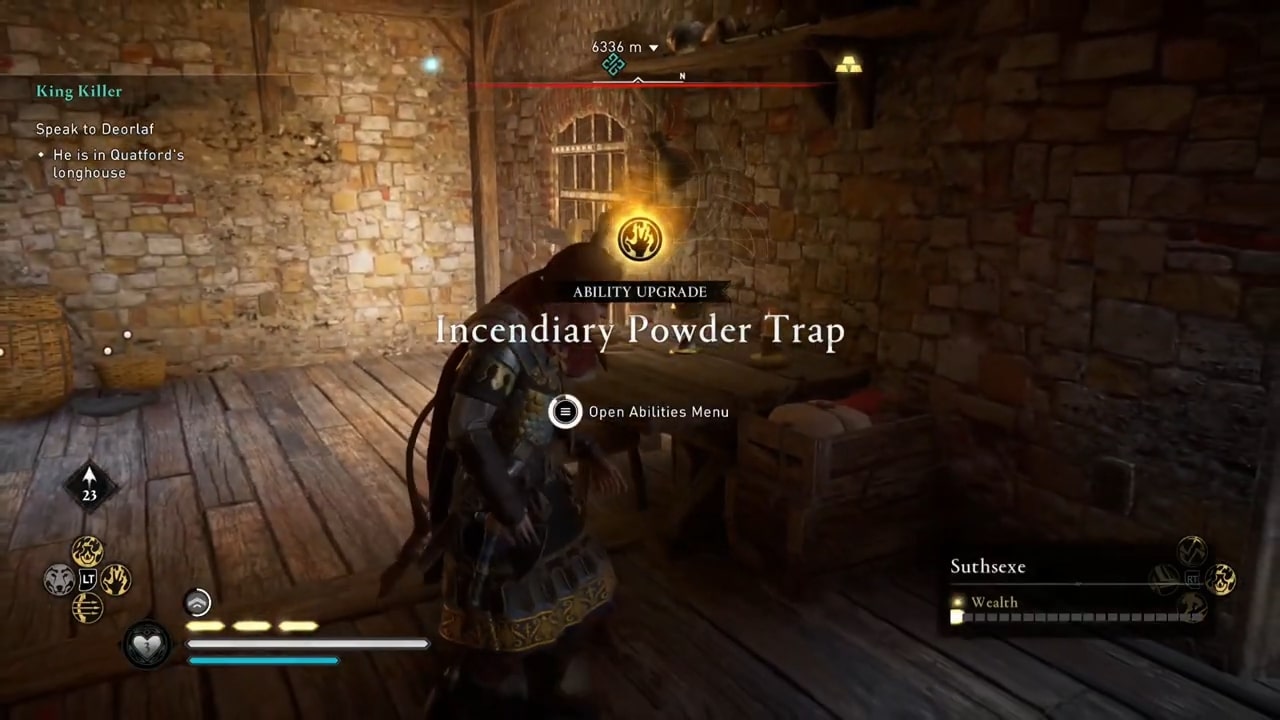Click the flame ability icon near LT
Viewport: 1280px width, 720px height.
(x=88, y=551)
